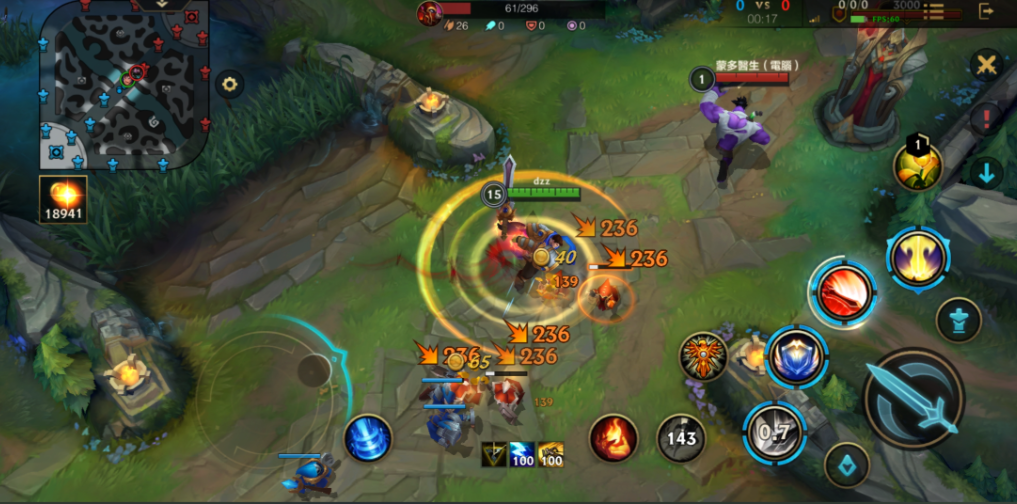This screenshot has width=1017, height=504.
Task: Activate the winged orange emblem item
Action: (703, 356)
